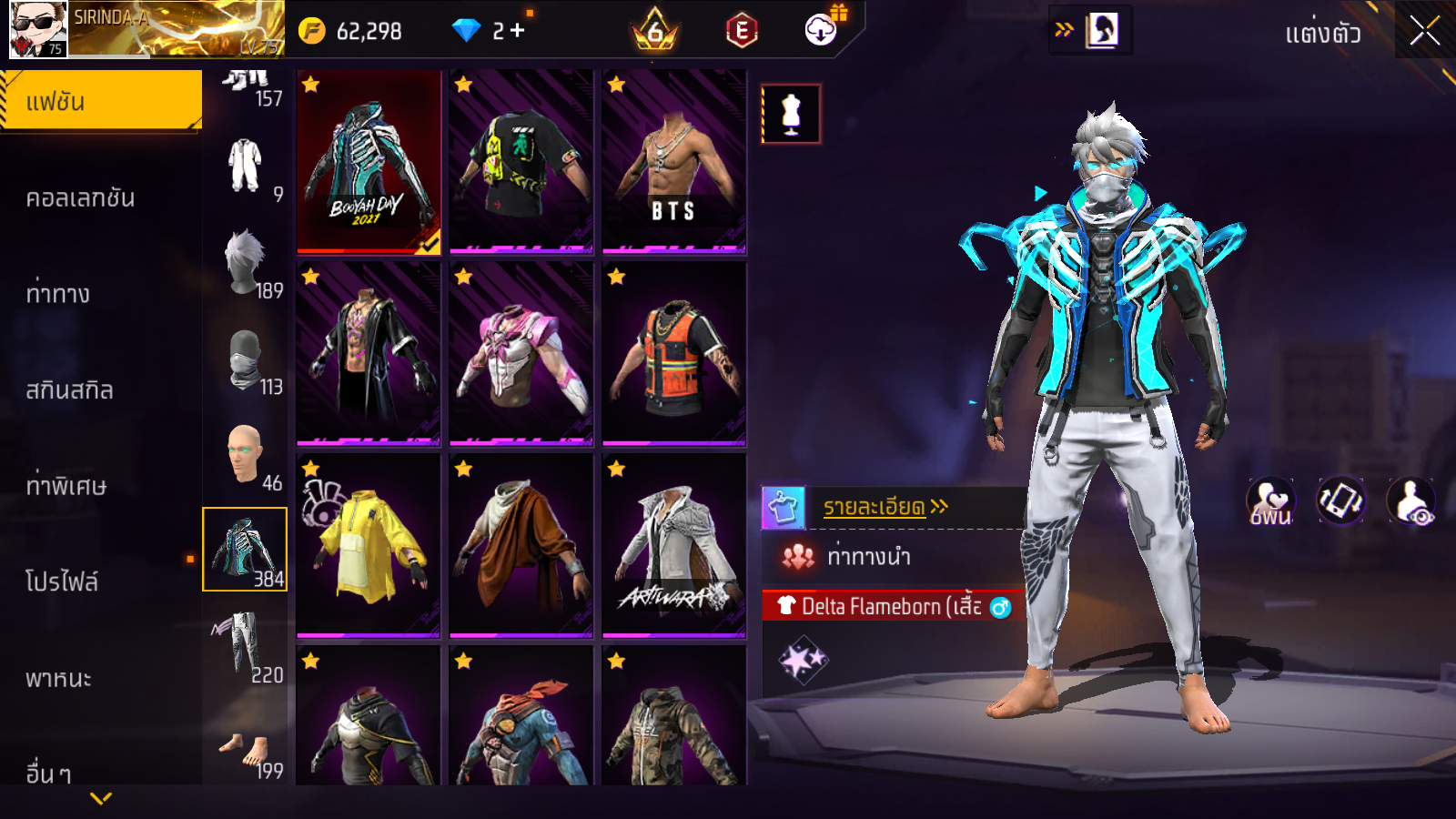1456x819 pixels.
Task: Equip the yellow hoodie top
Action: pos(369,546)
